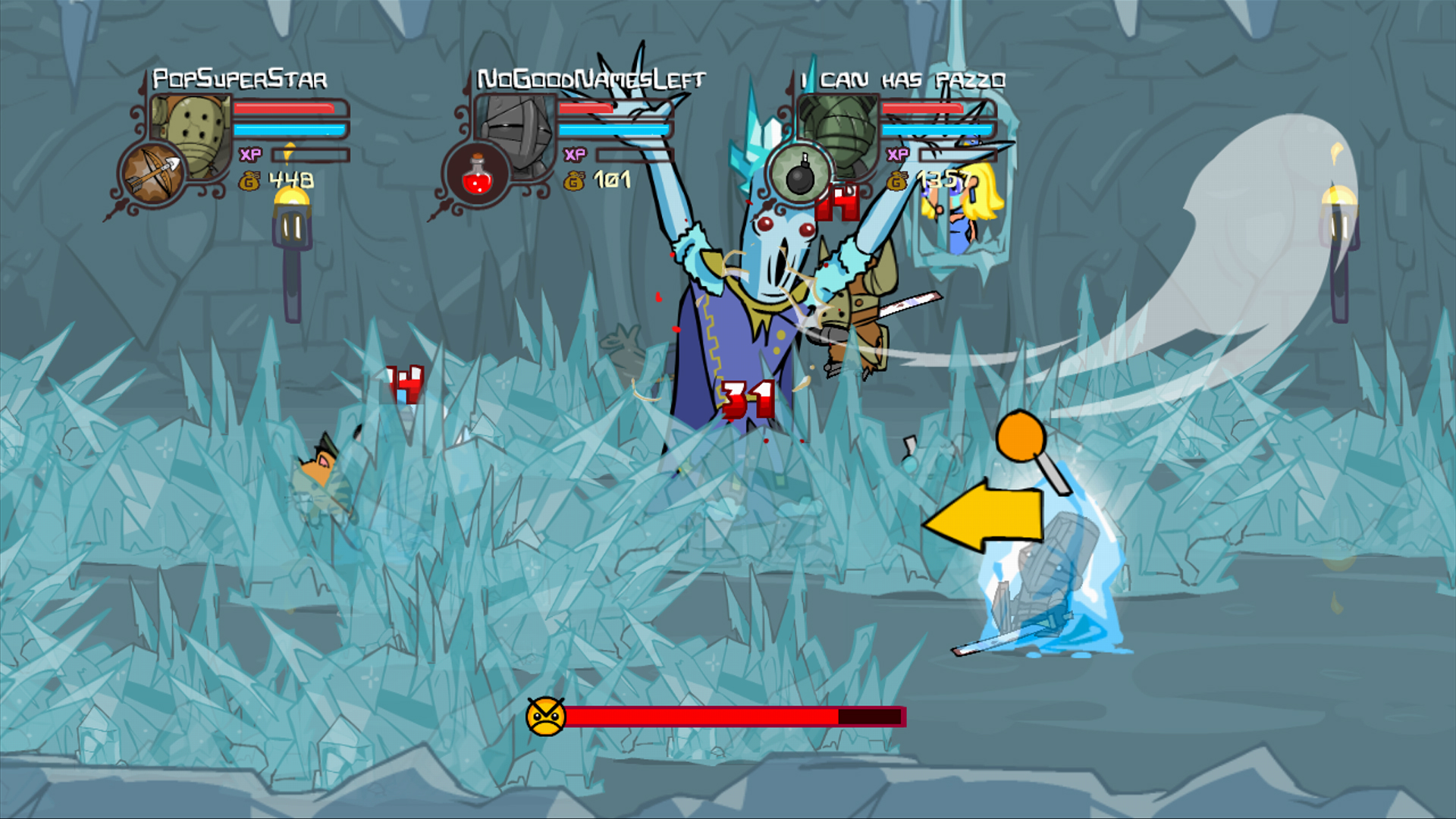Image resolution: width=1456 pixels, height=819 pixels.
Task: Click PopSuperStar's purple XP label
Action: click(251, 155)
